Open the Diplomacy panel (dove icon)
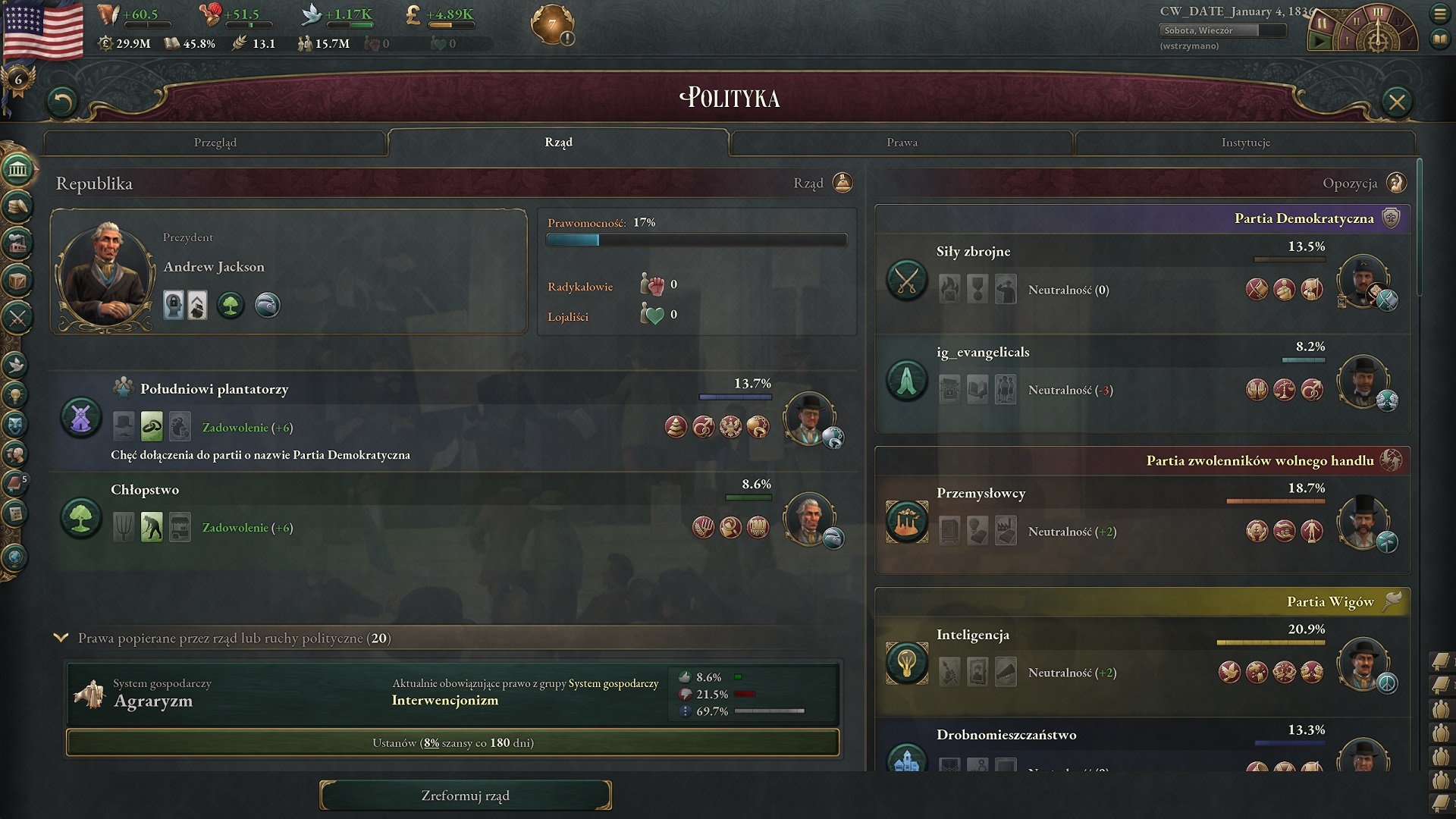Image resolution: width=1456 pixels, height=819 pixels. pos(17,366)
